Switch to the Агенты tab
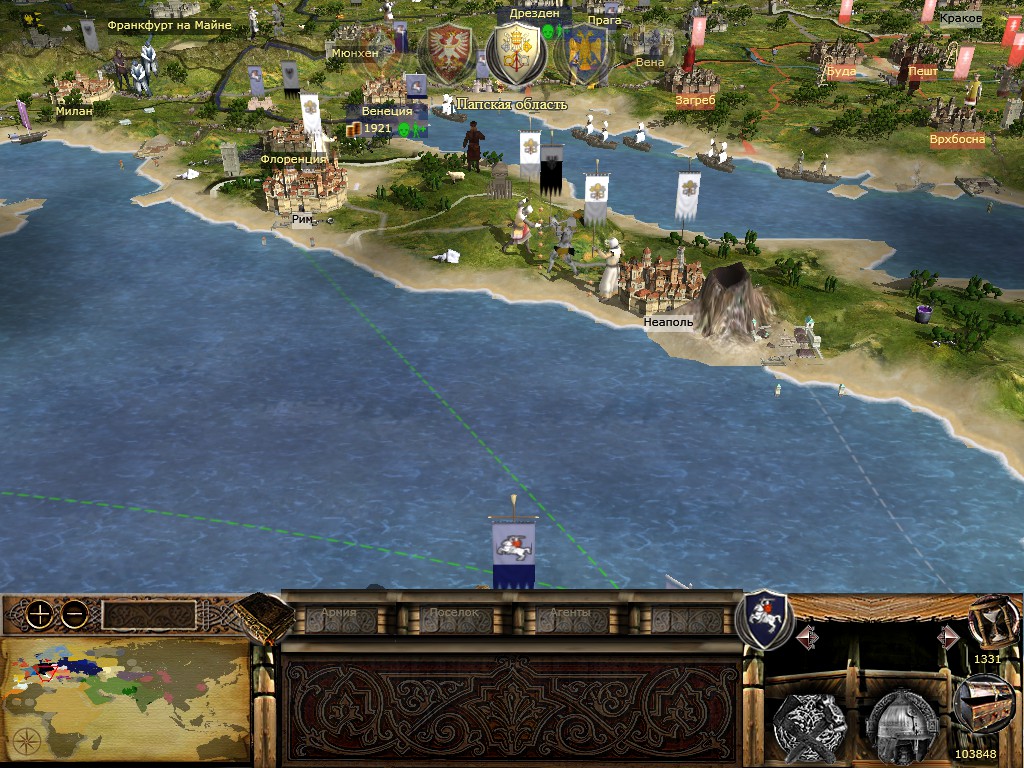The height and width of the screenshot is (768, 1024). coord(571,614)
